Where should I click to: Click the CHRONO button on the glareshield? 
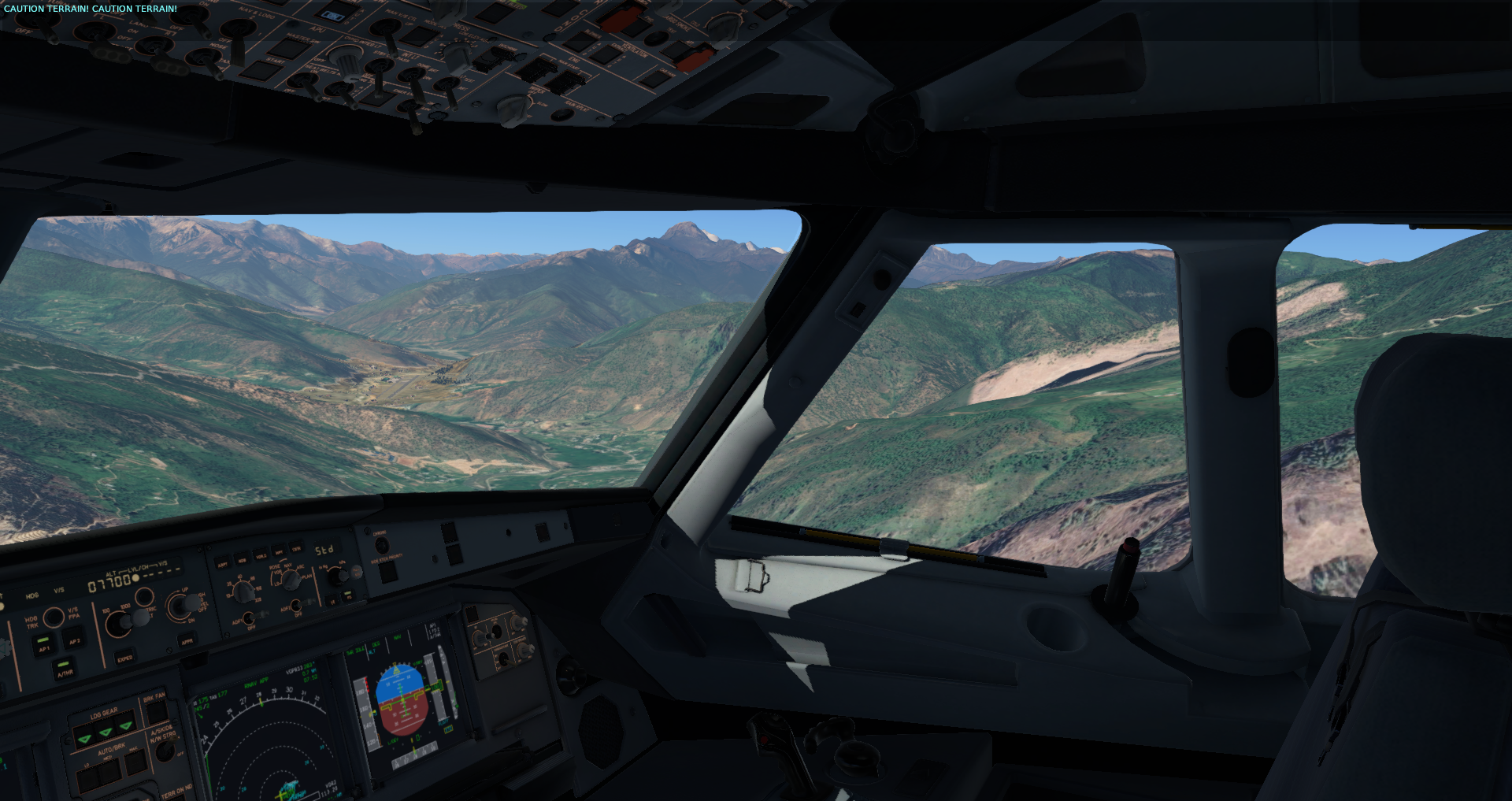[382, 545]
